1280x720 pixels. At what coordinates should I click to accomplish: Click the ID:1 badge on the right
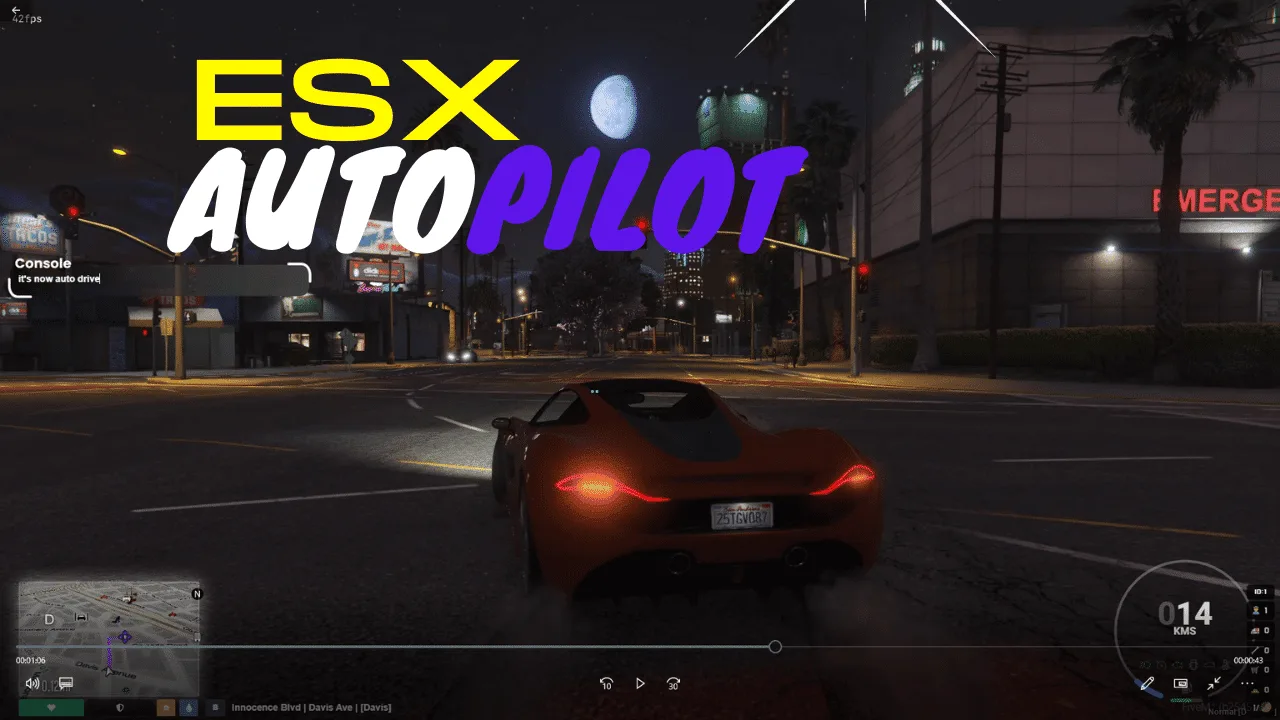pyautogui.click(x=1260, y=591)
